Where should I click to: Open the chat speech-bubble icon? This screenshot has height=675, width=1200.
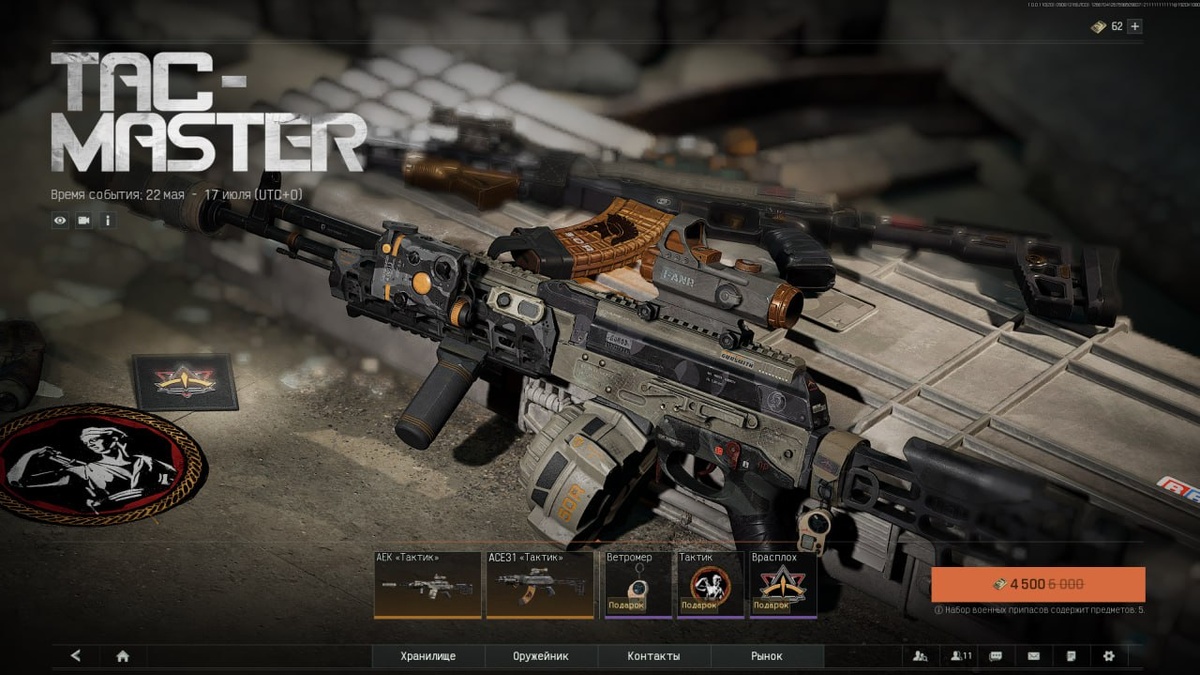coord(996,656)
